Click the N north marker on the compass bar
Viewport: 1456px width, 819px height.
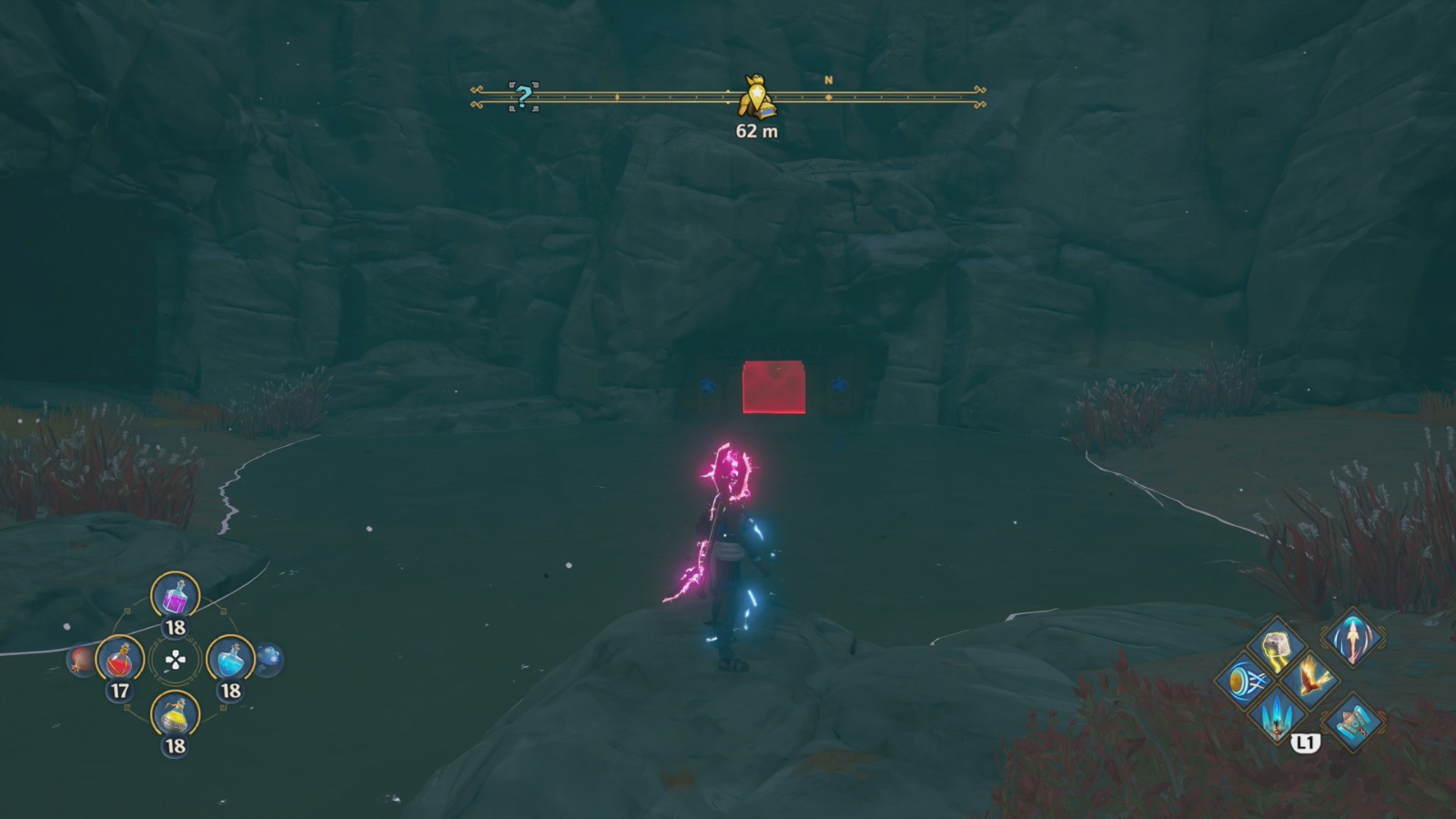827,80
